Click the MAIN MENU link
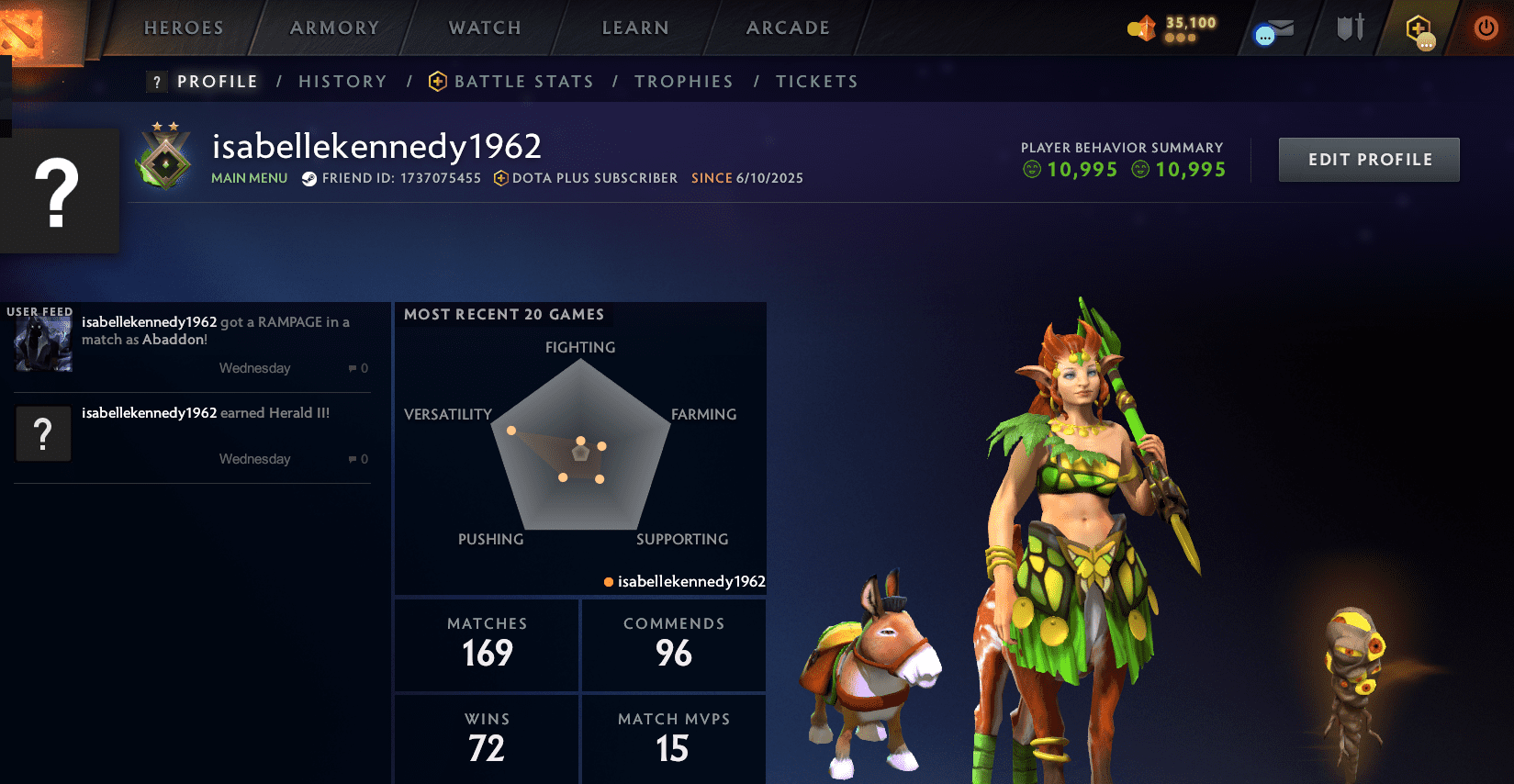This screenshot has width=1514, height=784. (249, 178)
